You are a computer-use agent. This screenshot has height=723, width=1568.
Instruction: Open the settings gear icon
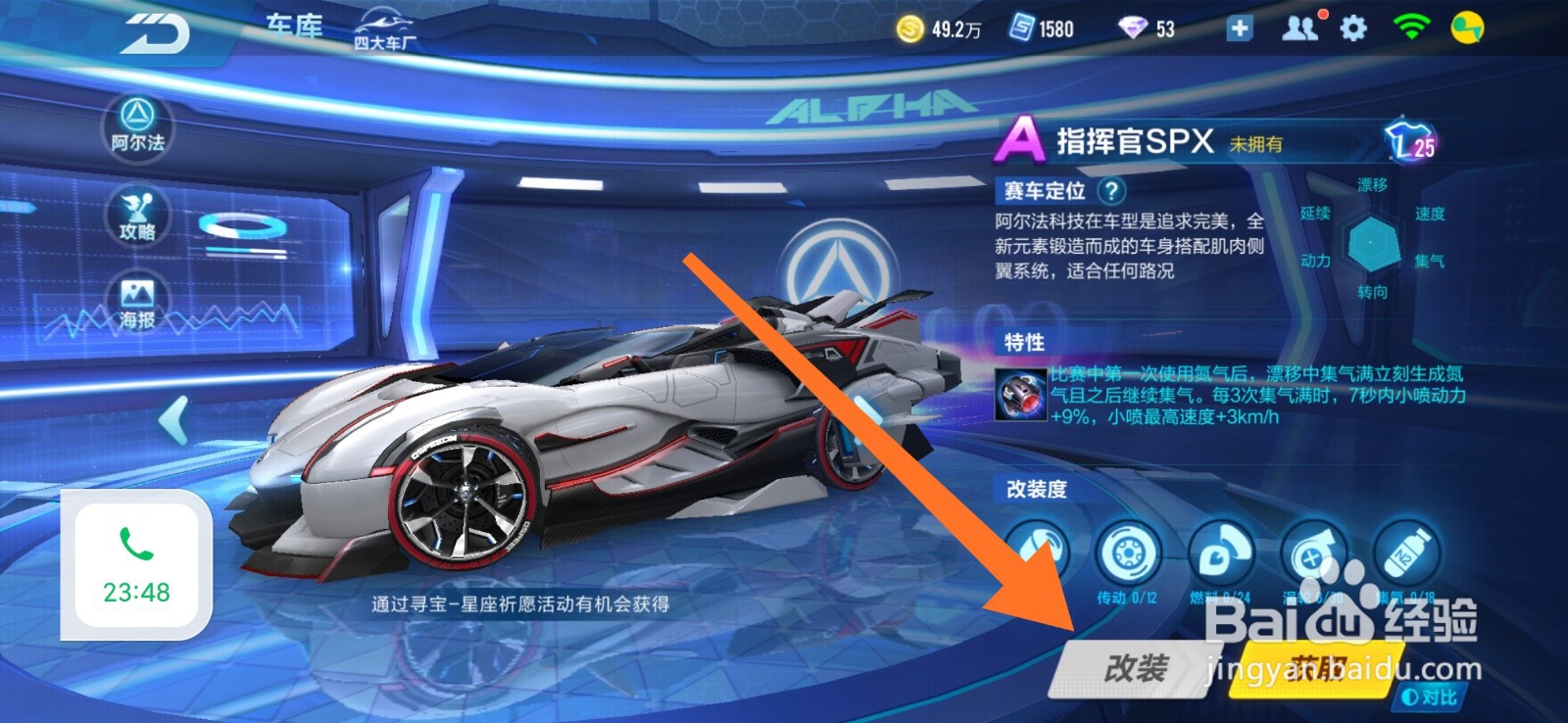(x=1355, y=27)
